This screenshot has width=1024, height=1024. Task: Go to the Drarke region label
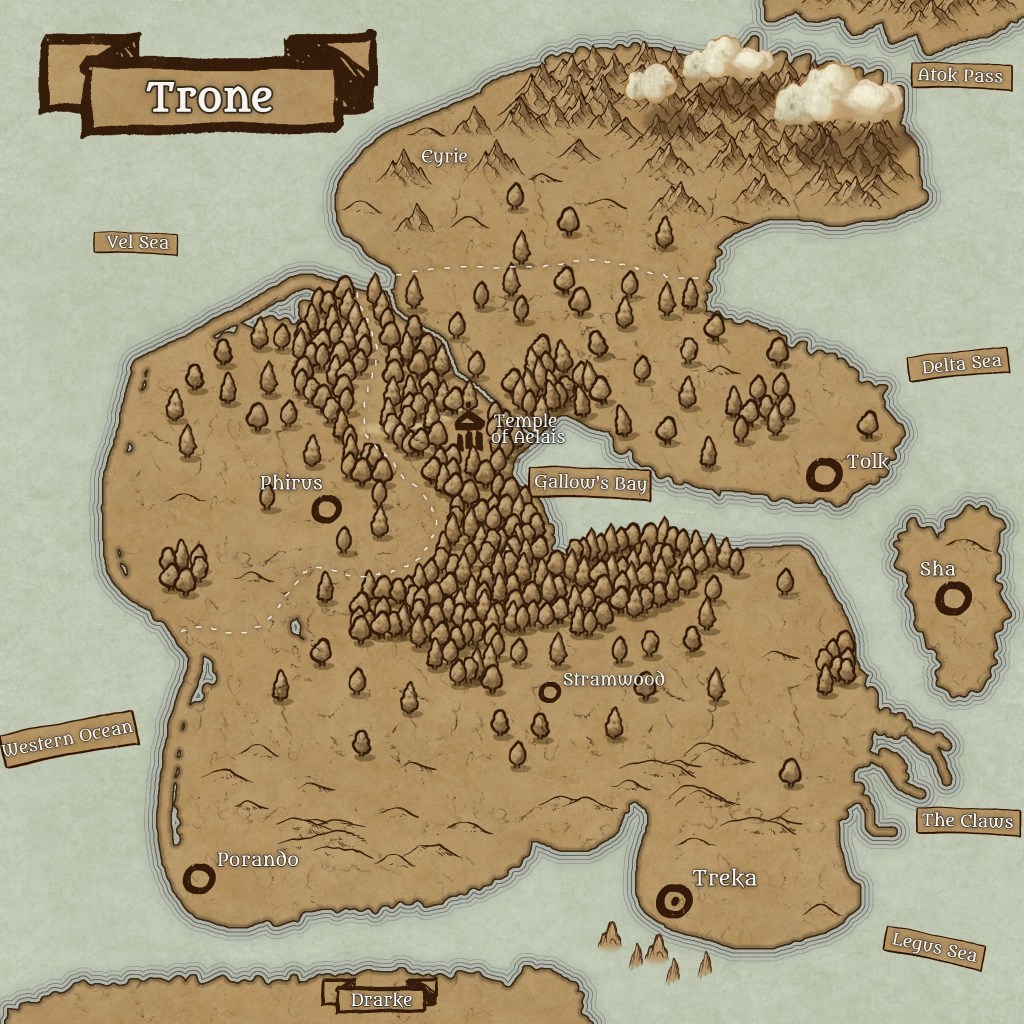(x=380, y=998)
